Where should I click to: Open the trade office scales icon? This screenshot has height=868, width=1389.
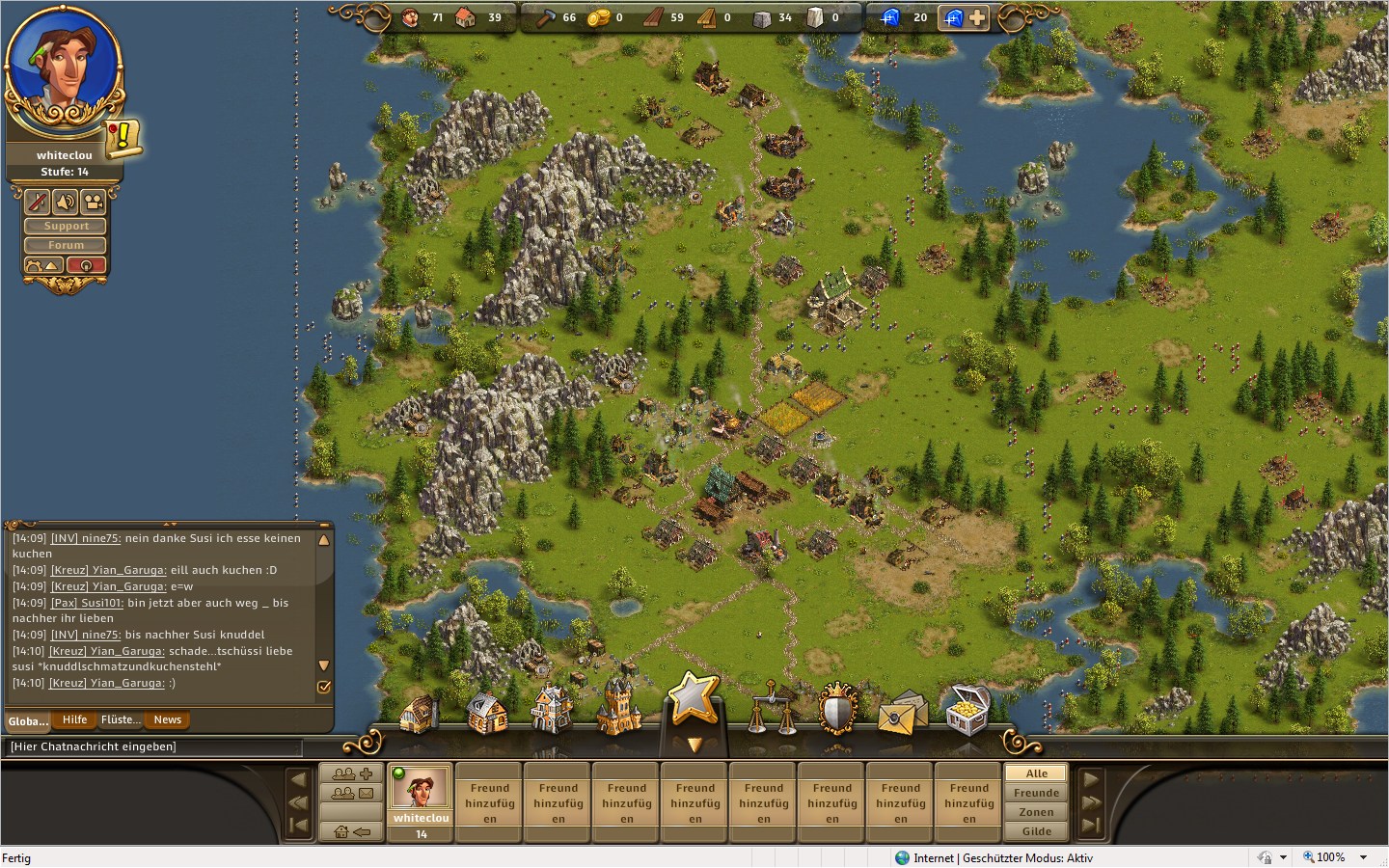[x=771, y=710]
